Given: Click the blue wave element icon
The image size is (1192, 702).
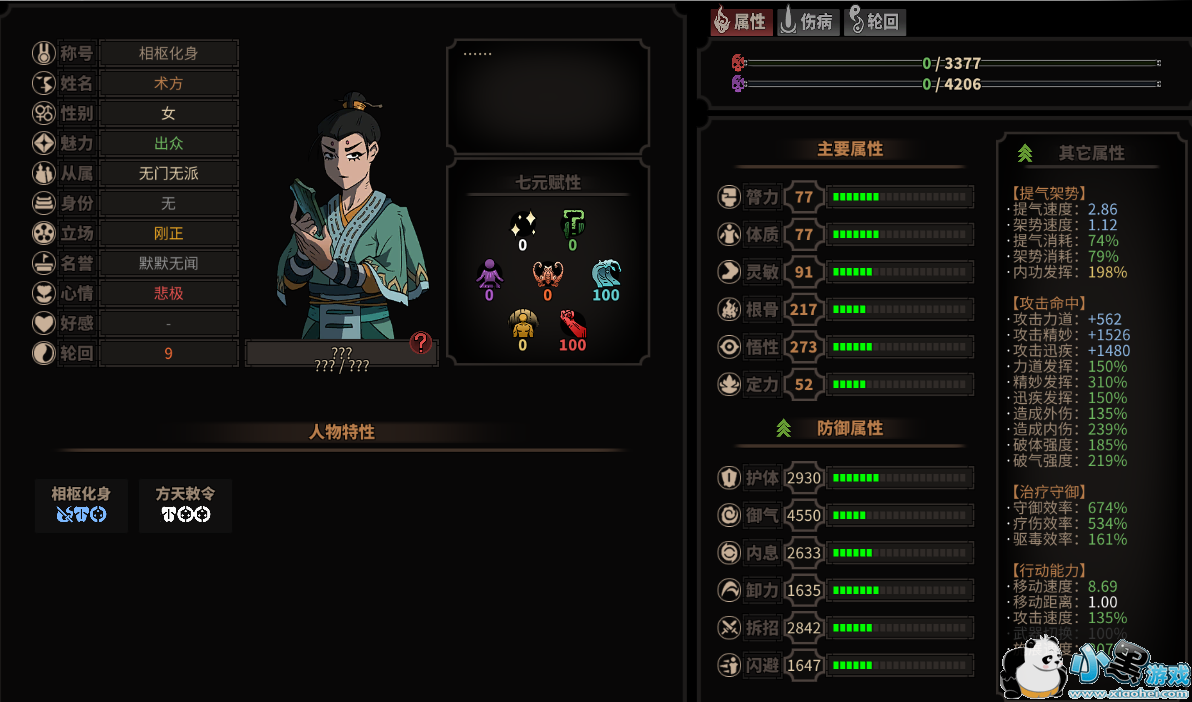Looking at the screenshot, I should click(606, 276).
